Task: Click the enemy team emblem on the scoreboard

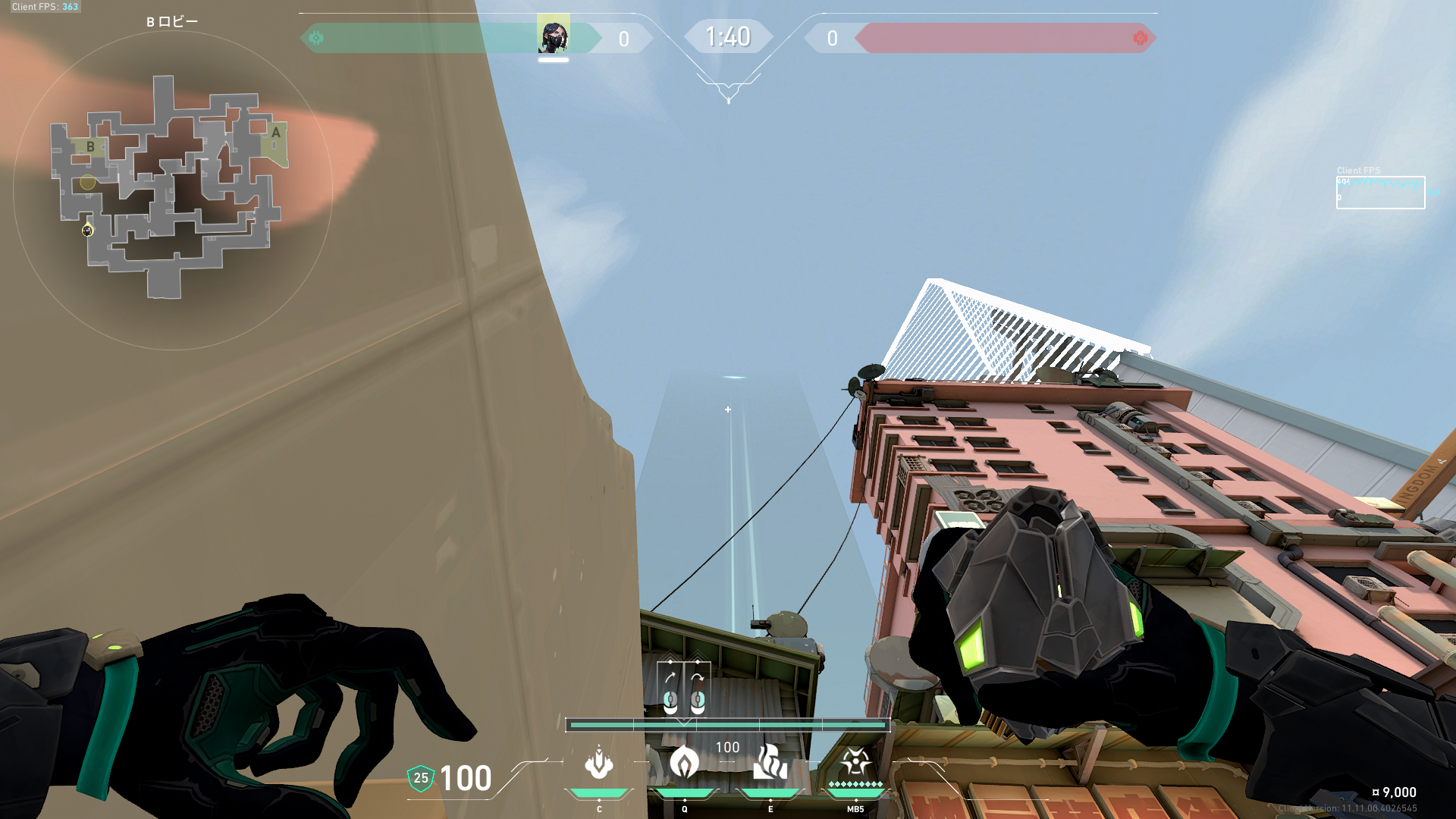Action: 1140,36
